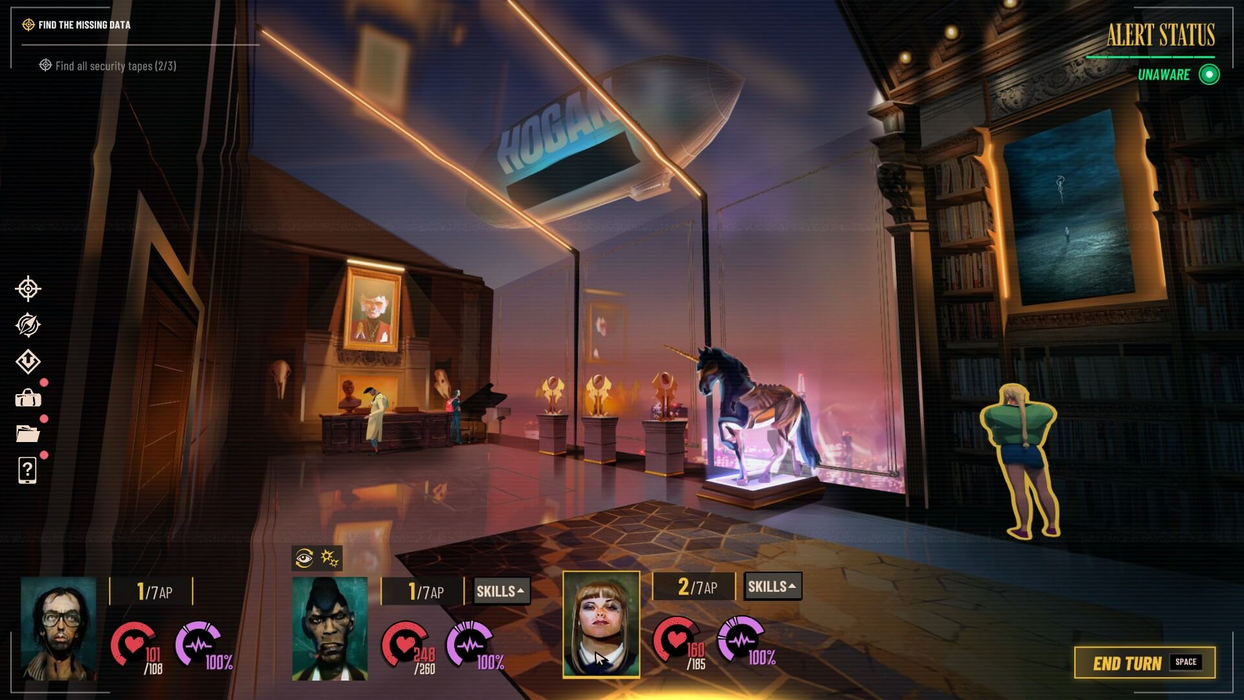Expand the blonde woman's Skills dropdown
This screenshot has height=700, width=1244.
(x=772, y=587)
